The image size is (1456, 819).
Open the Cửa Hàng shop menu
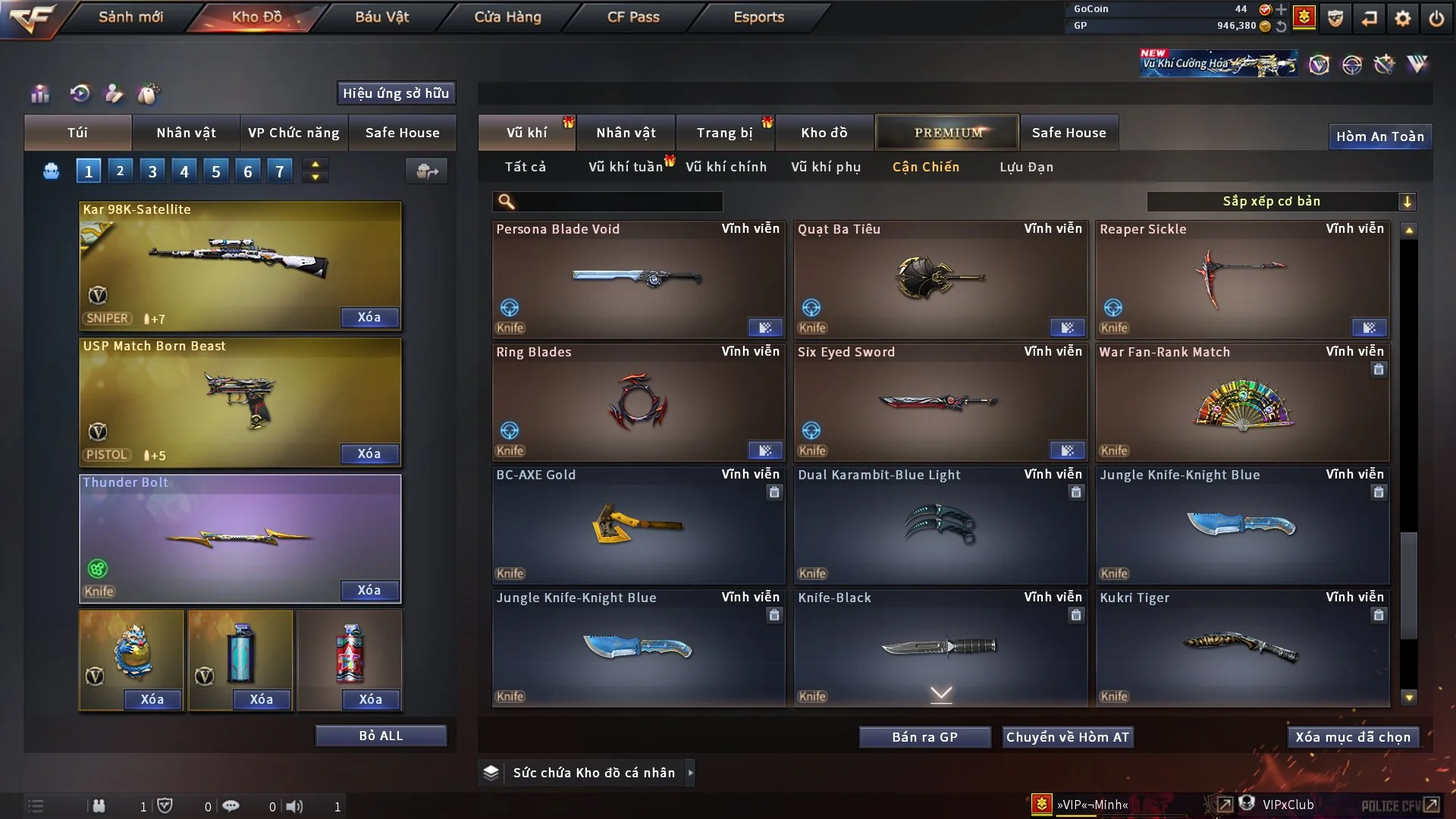click(507, 17)
